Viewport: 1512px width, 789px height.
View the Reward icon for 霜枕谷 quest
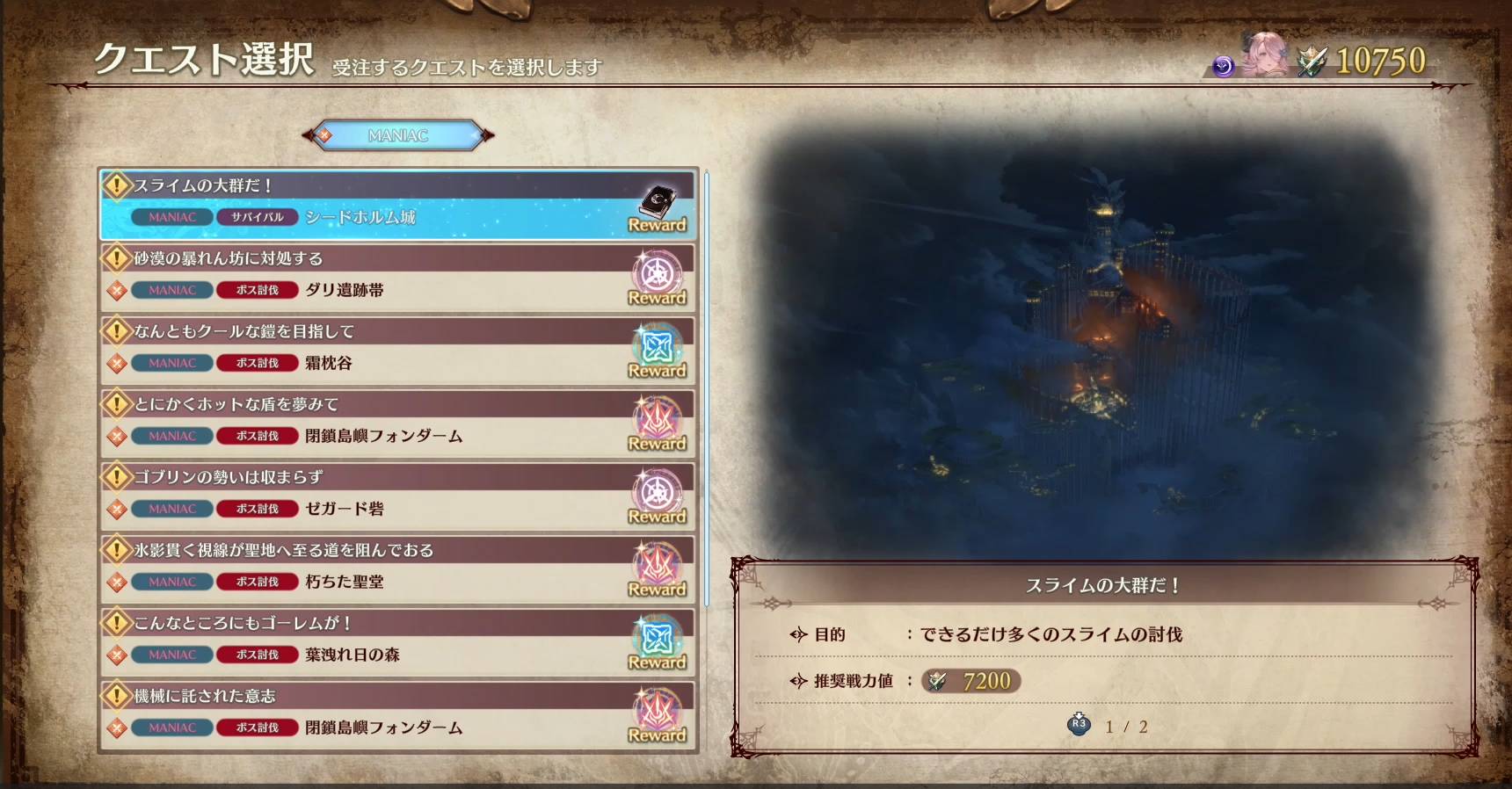coord(657,351)
